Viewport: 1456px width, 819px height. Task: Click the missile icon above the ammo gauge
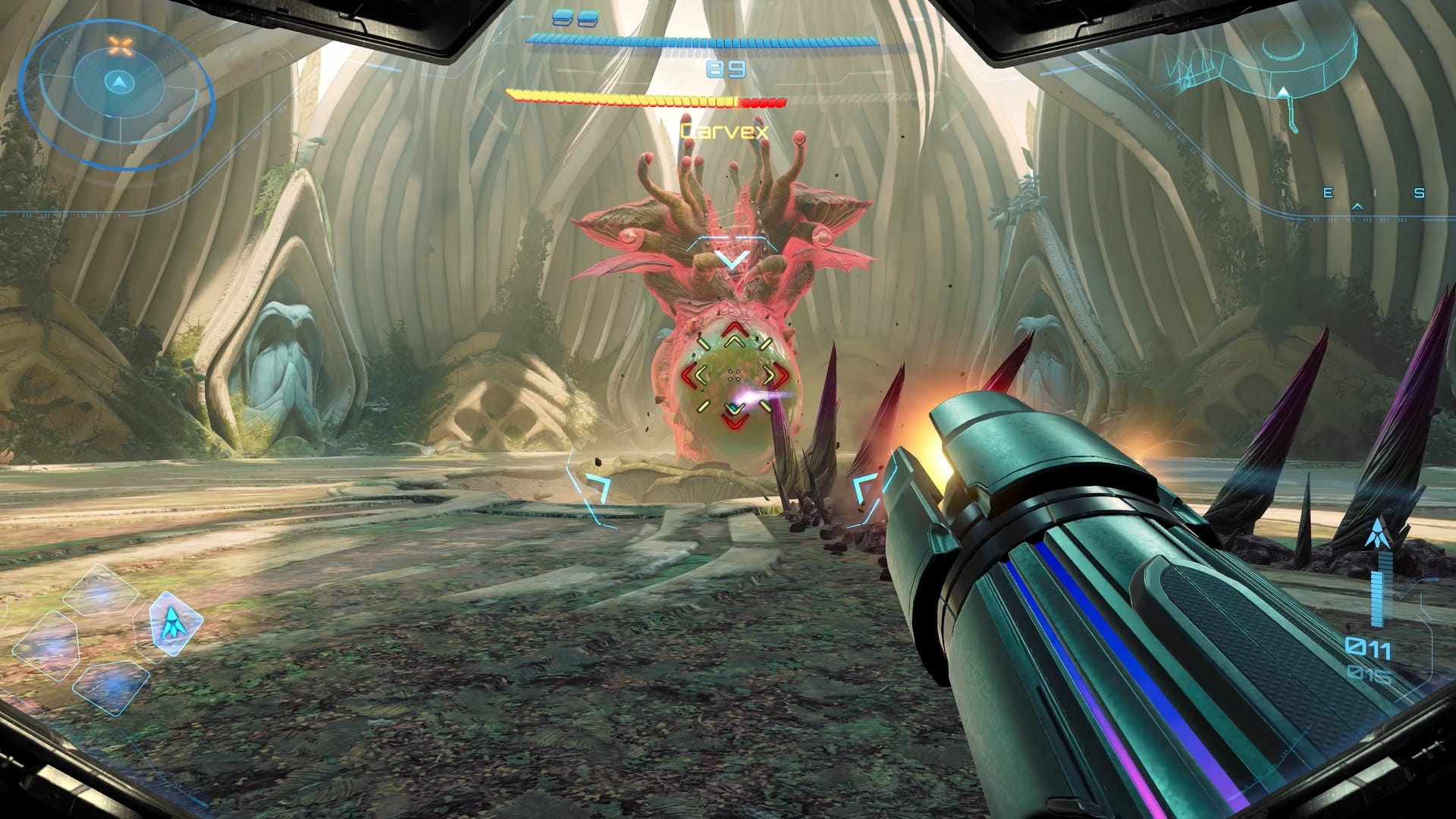(1376, 533)
